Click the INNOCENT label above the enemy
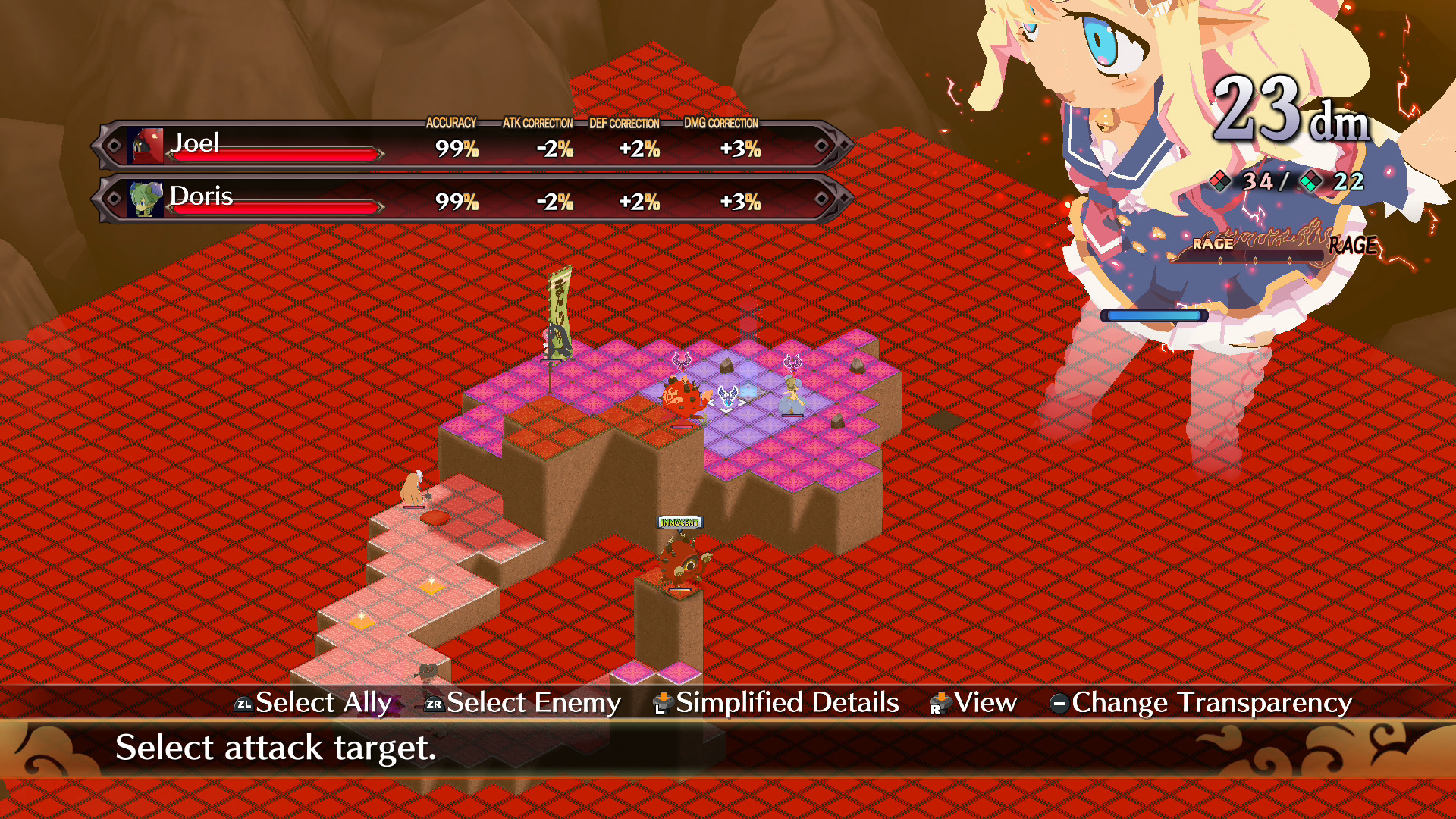 click(x=678, y=522)
